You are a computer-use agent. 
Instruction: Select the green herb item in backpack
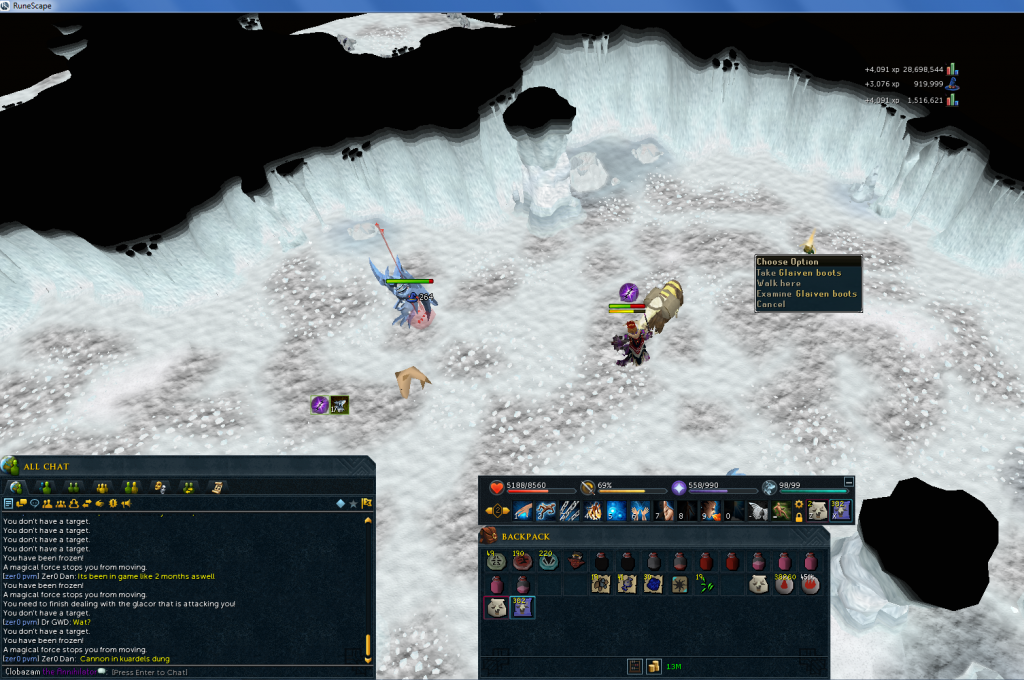click(x=706, y=584)
